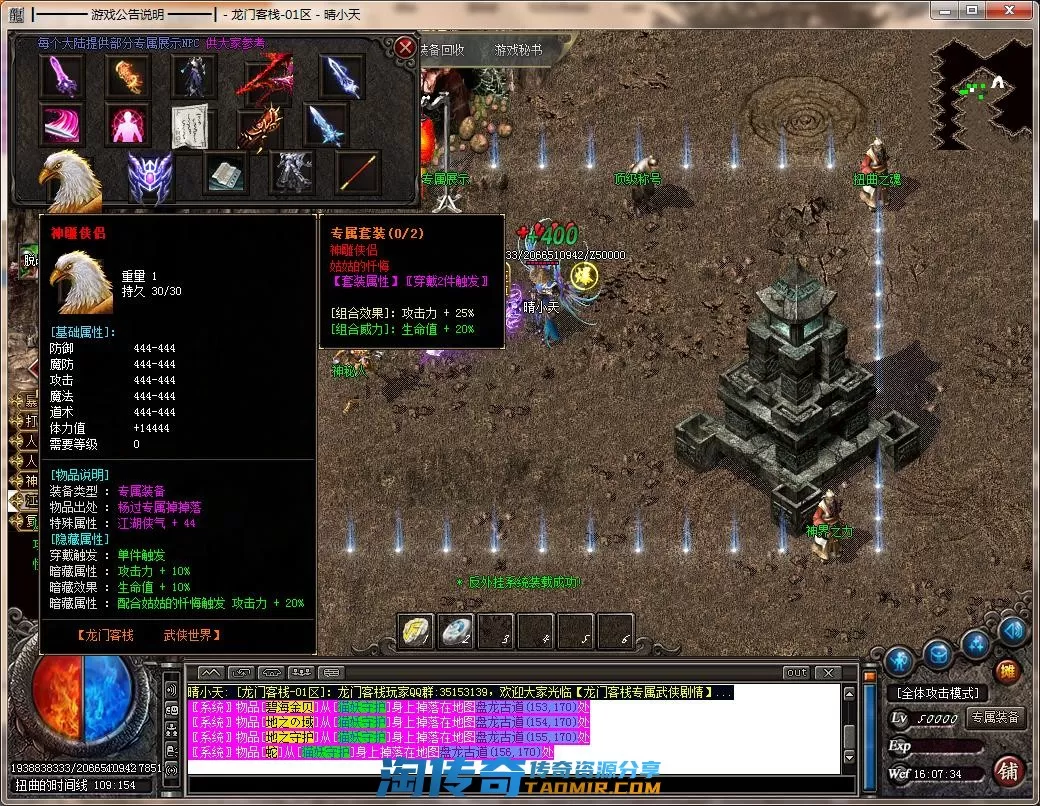The width and height of the screenshot is (1040, 806).
Task: Click the chat panel 'out' button
Action: click(796, 672)
